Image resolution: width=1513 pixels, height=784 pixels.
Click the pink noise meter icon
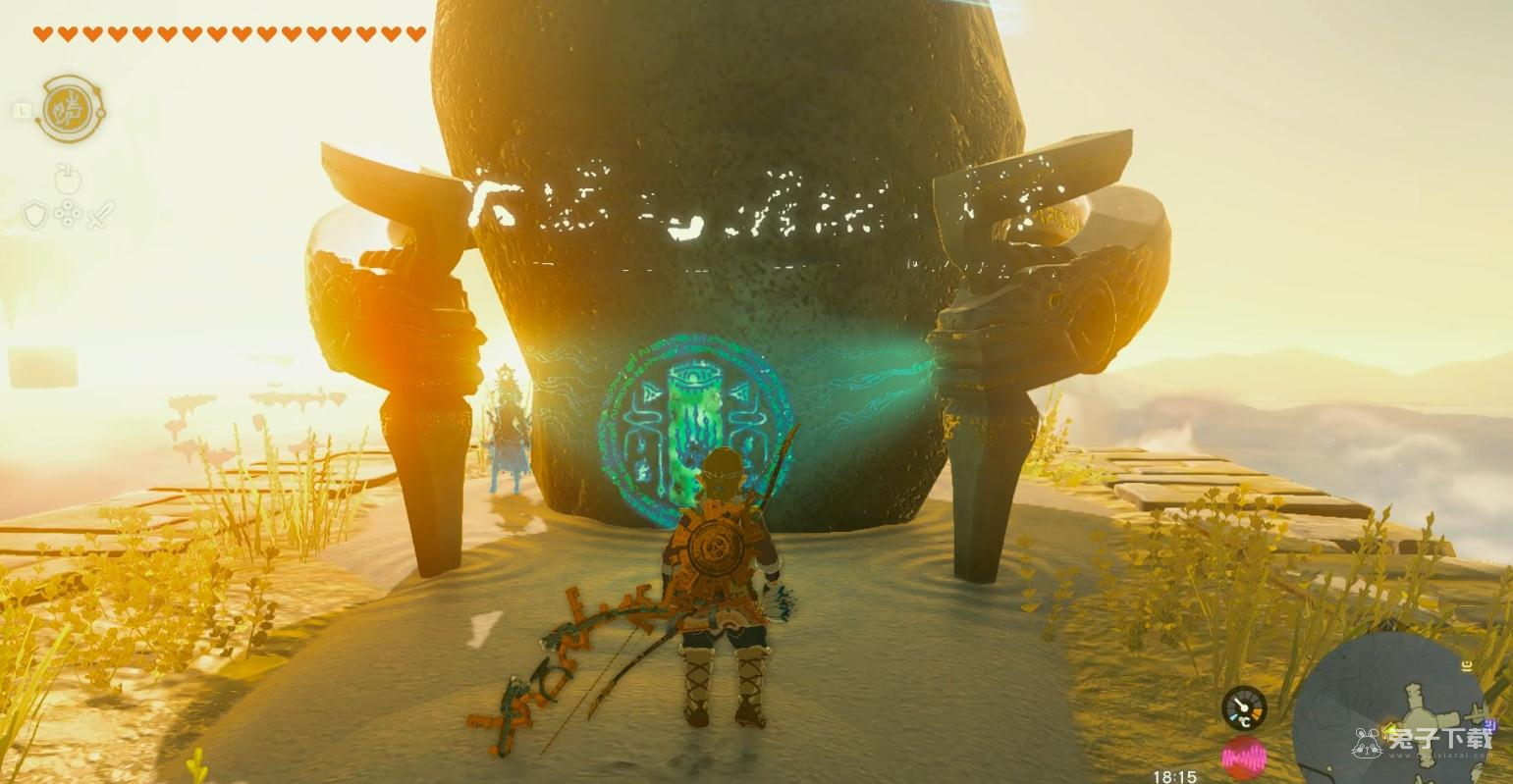click(x=1244, y=758)
